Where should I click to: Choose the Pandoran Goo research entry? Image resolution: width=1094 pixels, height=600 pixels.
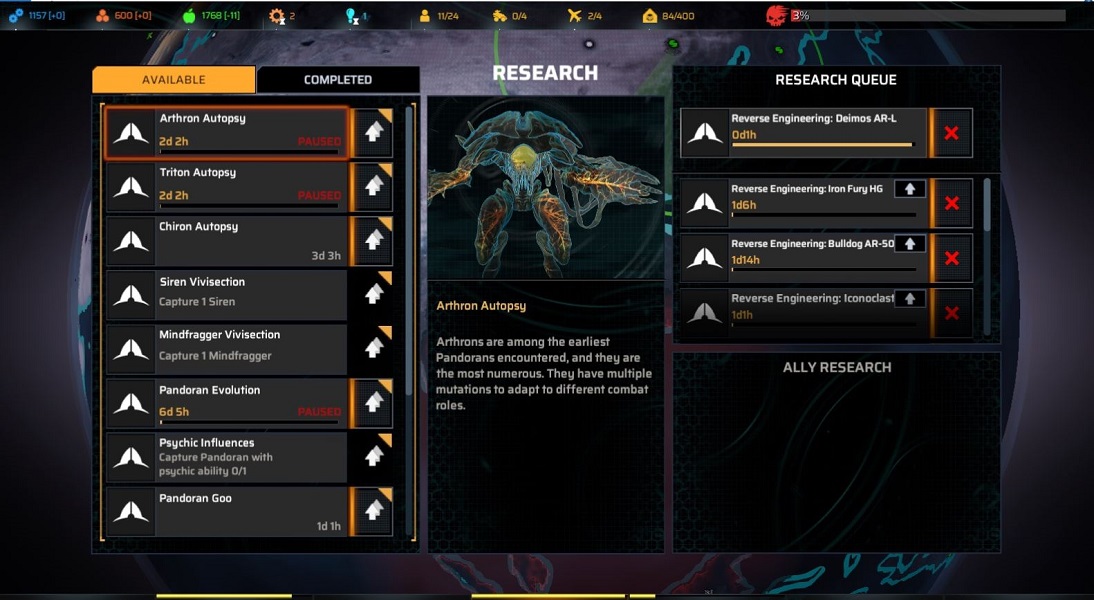pos(226,510)
